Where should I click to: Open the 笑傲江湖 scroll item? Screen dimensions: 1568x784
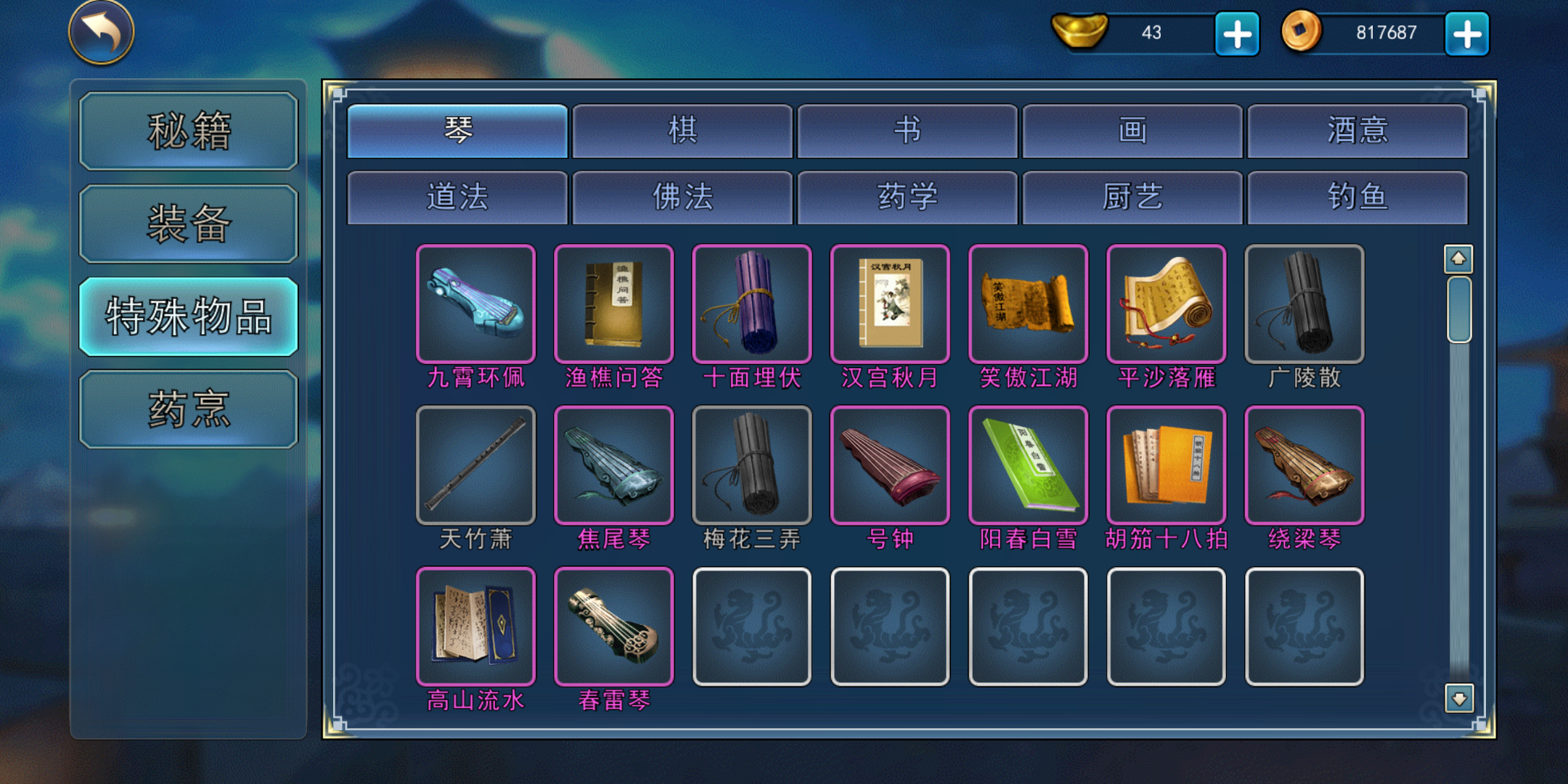coord(1027,305)
